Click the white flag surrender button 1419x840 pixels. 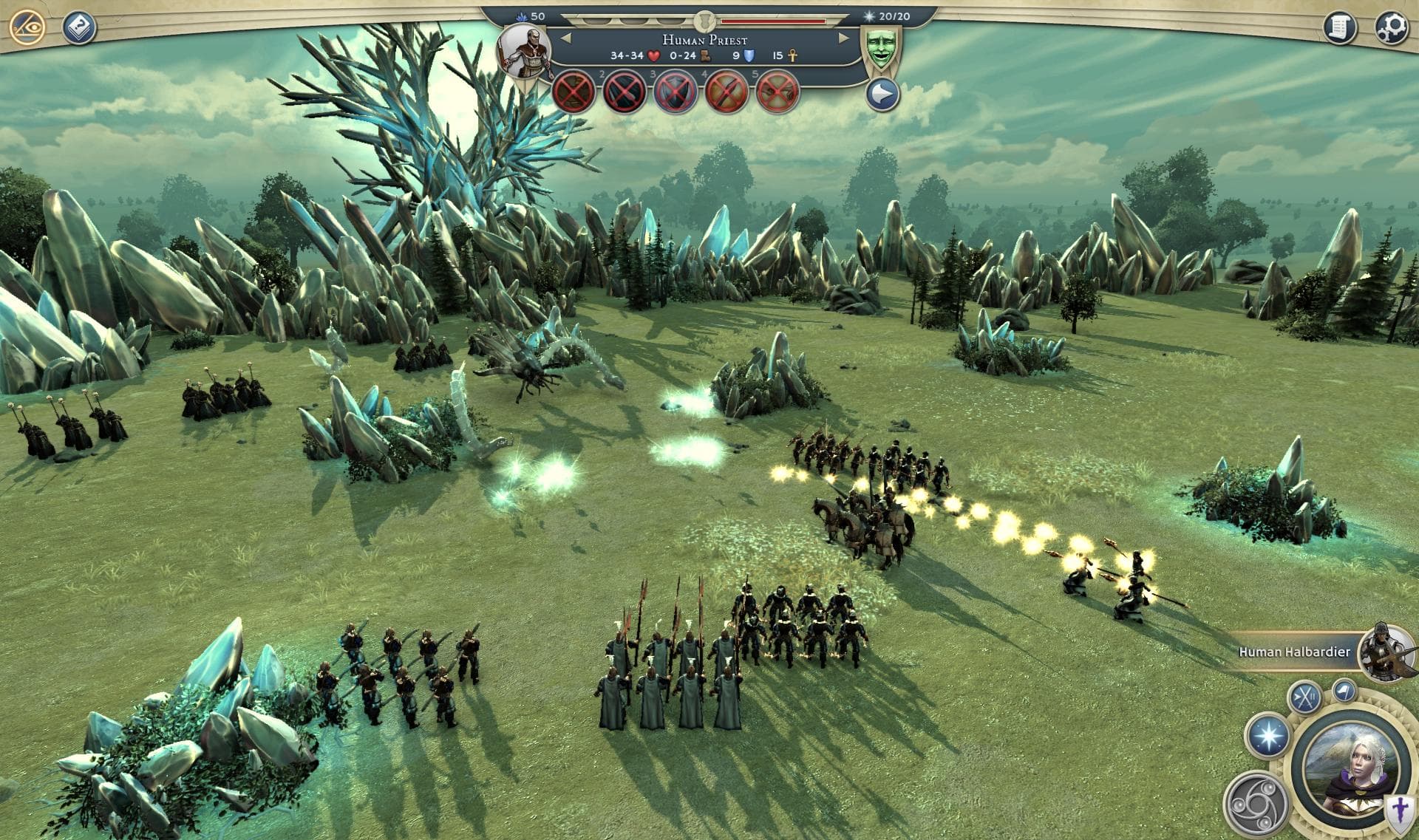[x=1344, y=690]
